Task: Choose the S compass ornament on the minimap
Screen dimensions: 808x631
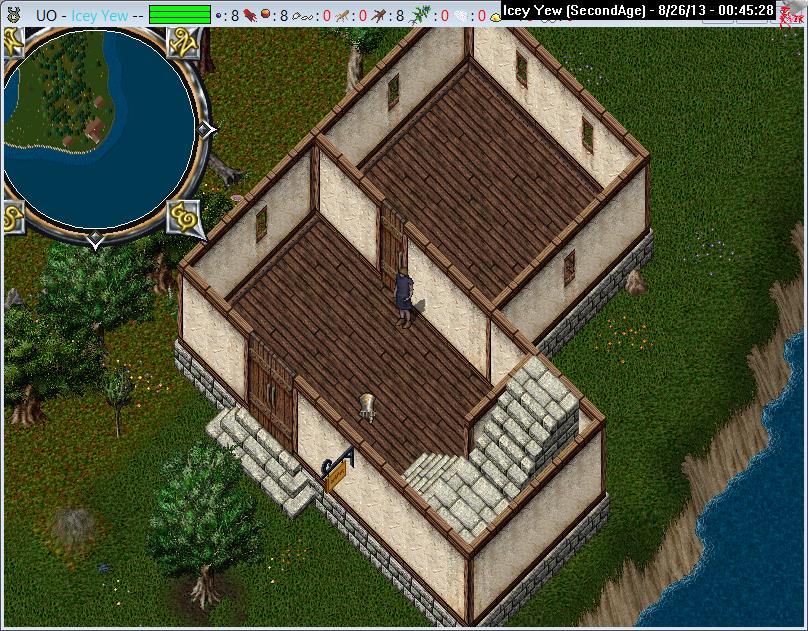Action: (14, 215)
